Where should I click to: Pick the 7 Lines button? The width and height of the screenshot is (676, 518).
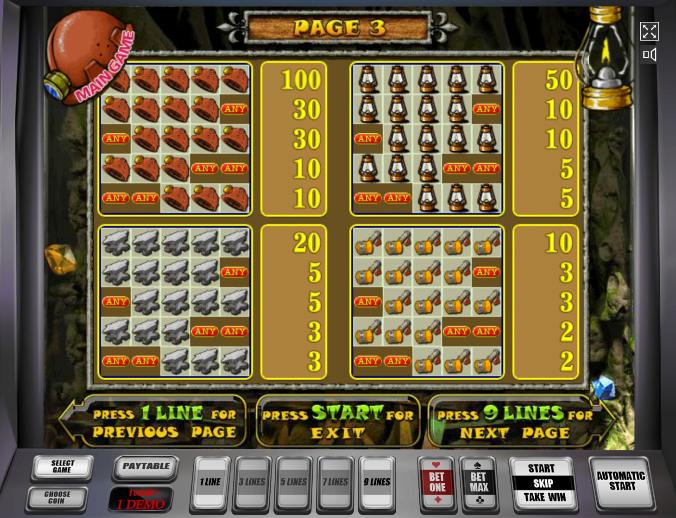pyautogui.click(x=336, y=483)
